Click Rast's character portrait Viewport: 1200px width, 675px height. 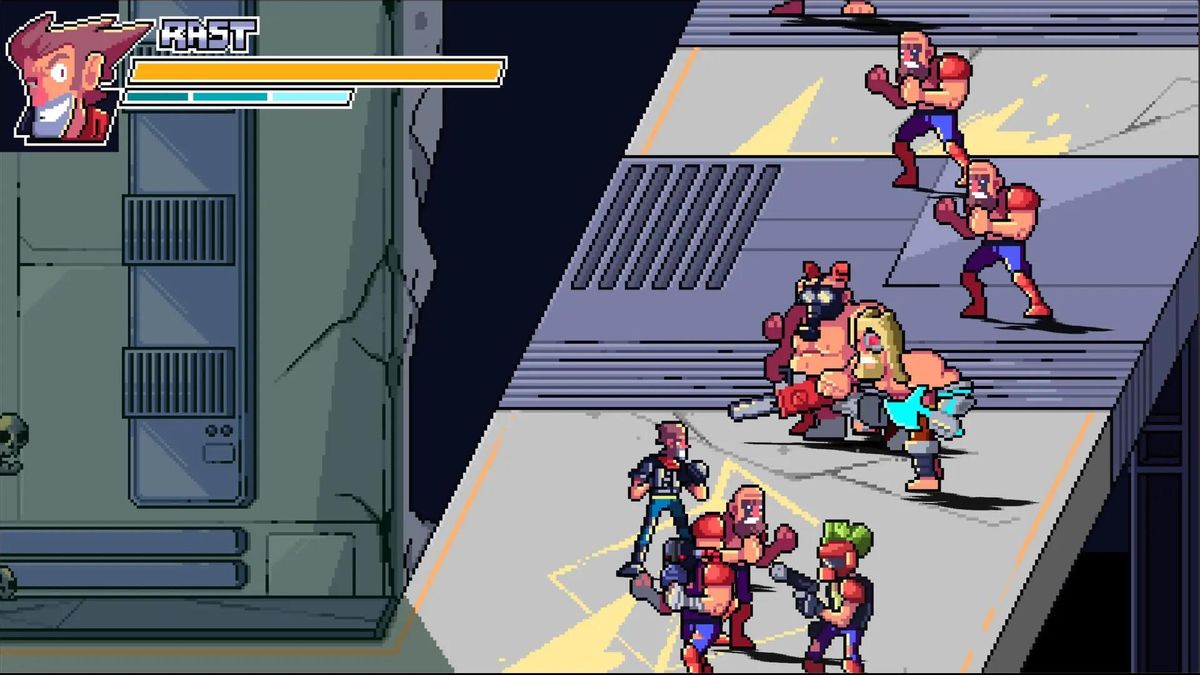coord(62,78)
